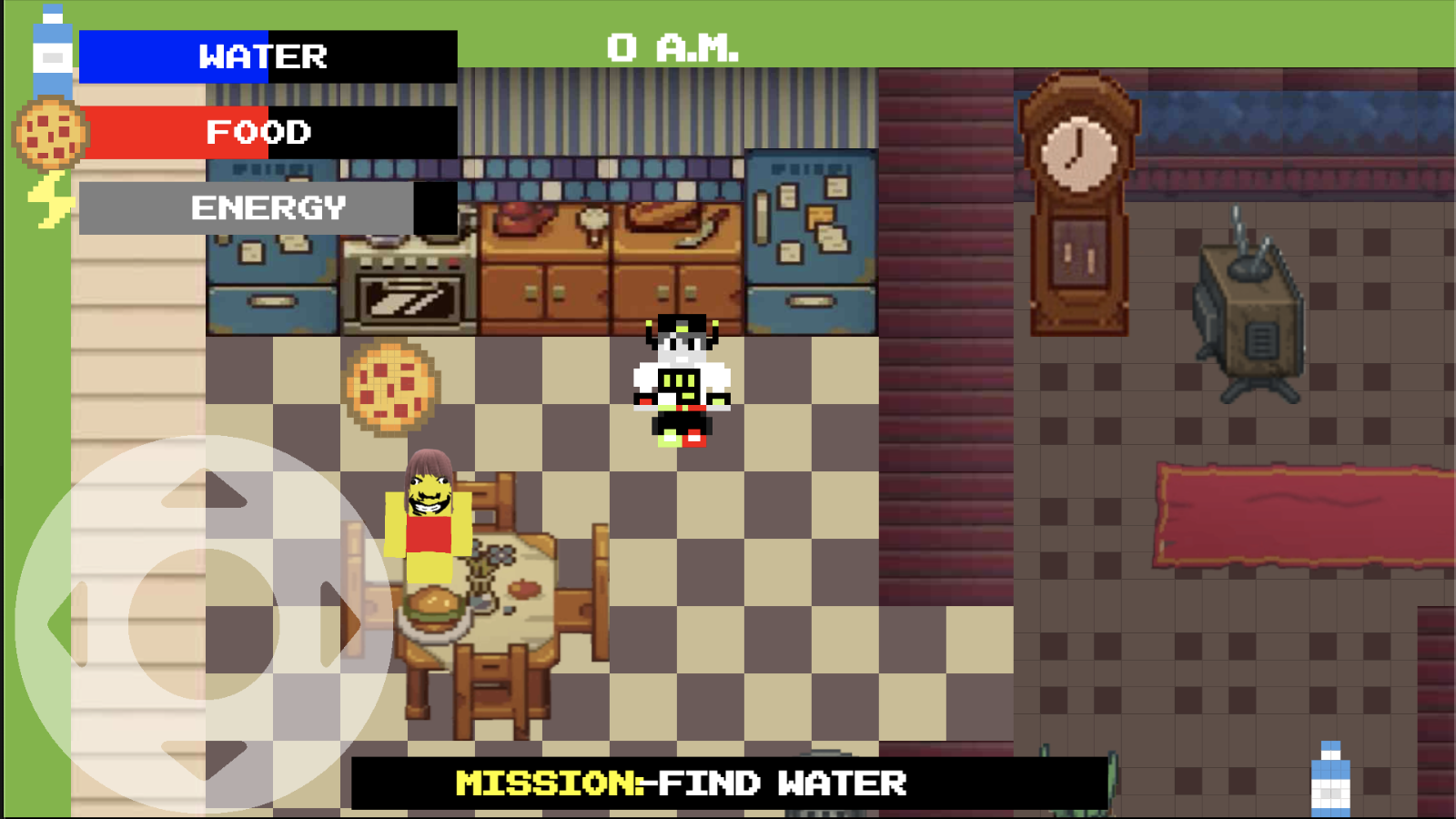Click the blue WATER progress bar

173,57
